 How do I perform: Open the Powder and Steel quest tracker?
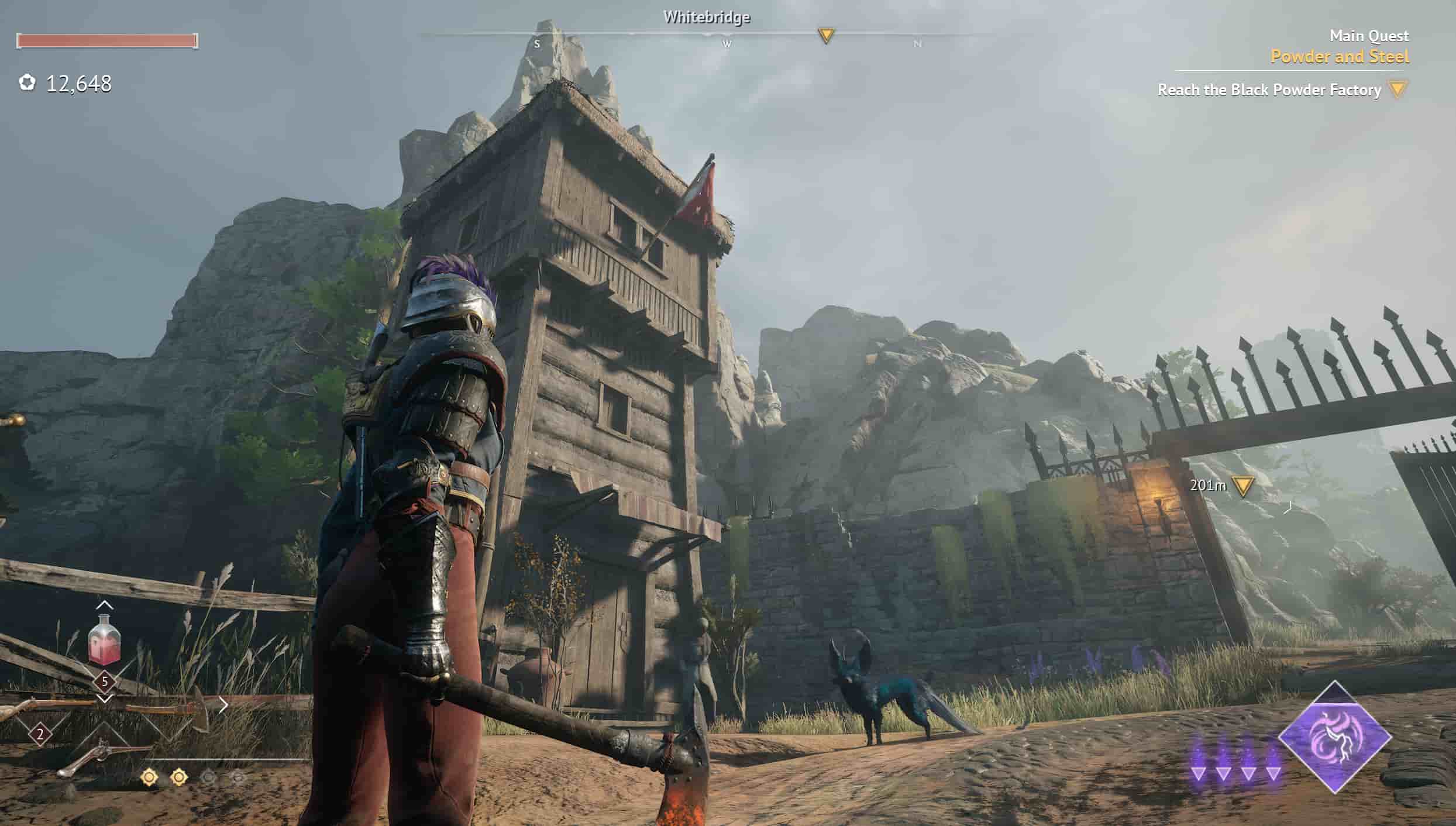coord(1340,57)
